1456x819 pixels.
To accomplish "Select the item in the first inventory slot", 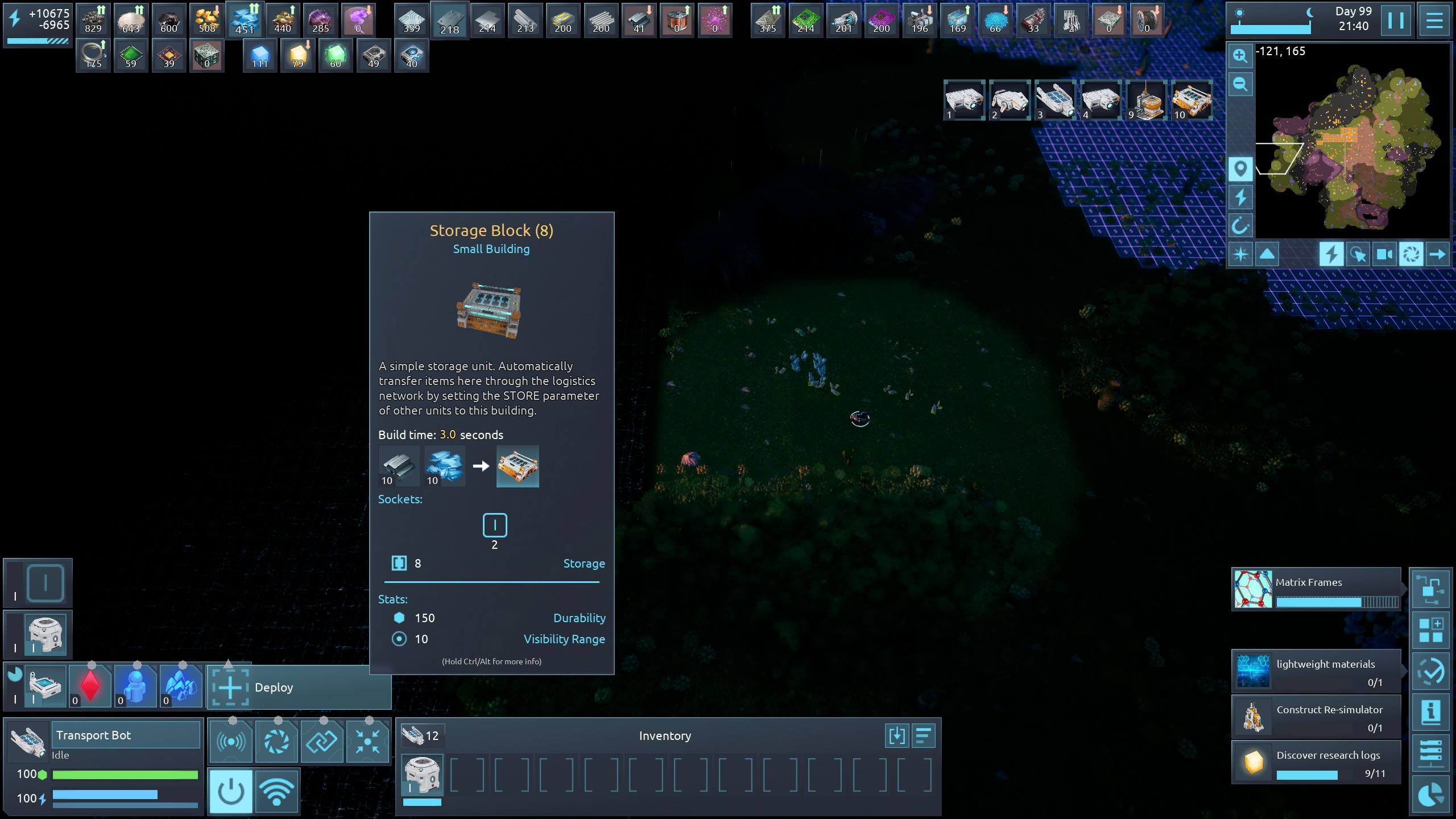I will [422, 775].
